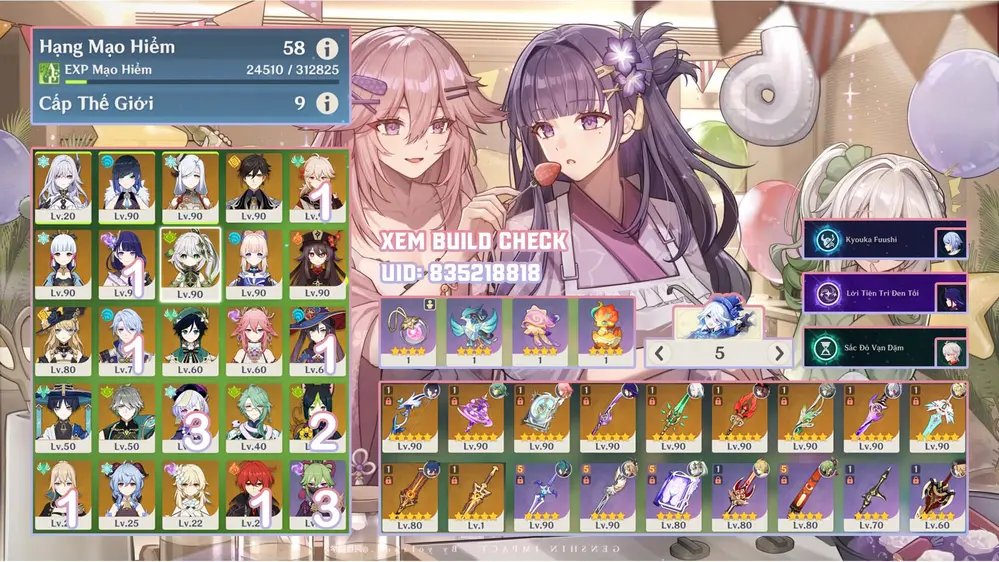
Task: Open the Kyouka Fuushi namecard
Action: coord(884,241)
